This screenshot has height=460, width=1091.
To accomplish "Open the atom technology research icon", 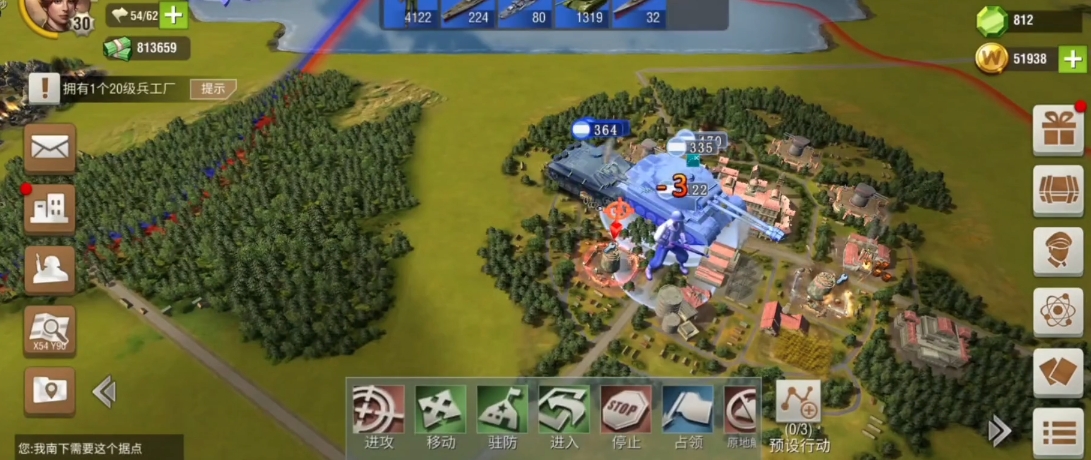I will (x=1058, y=312).
